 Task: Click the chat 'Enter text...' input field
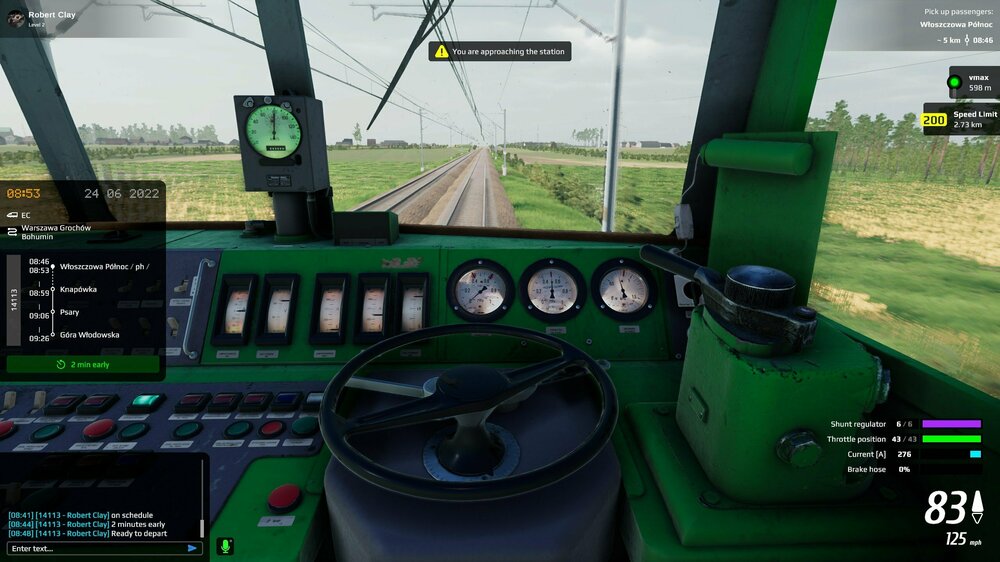(95, 548)
